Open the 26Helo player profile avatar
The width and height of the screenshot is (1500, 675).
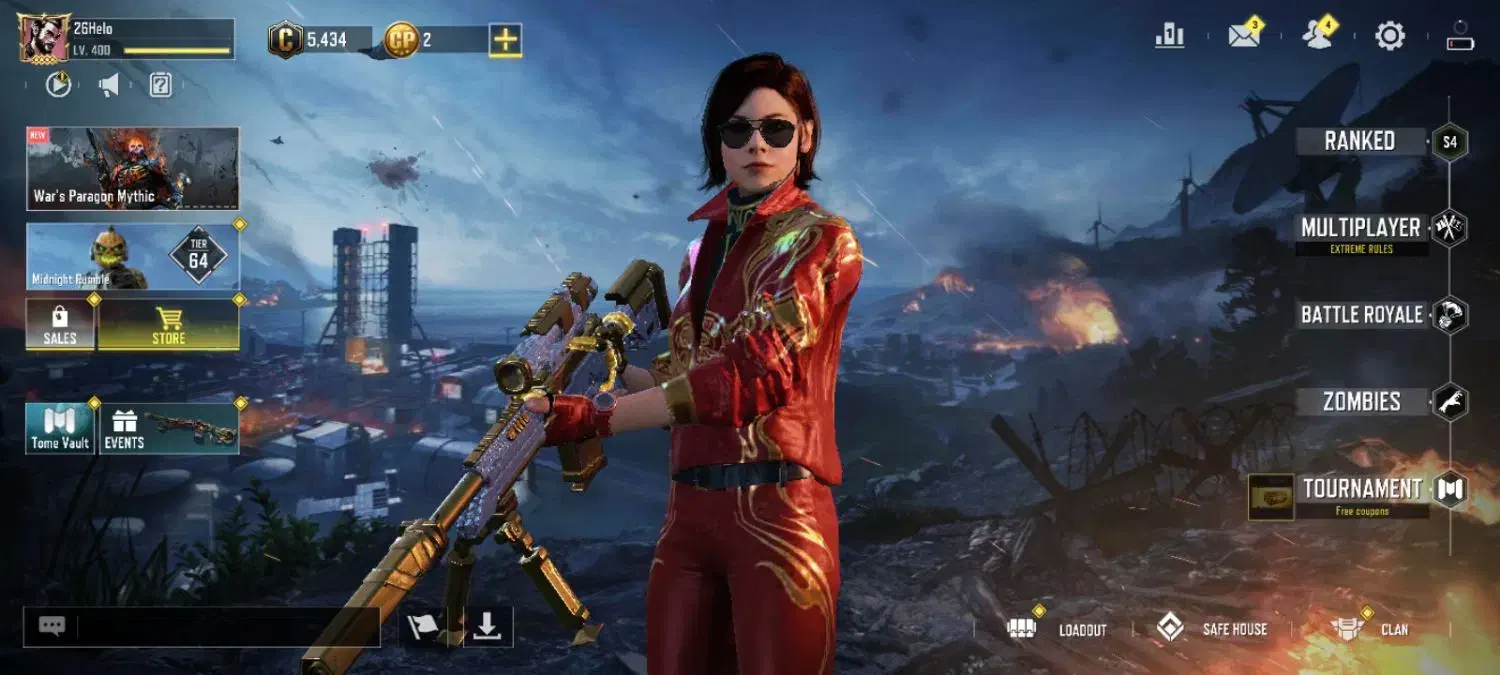pos(44,39)
